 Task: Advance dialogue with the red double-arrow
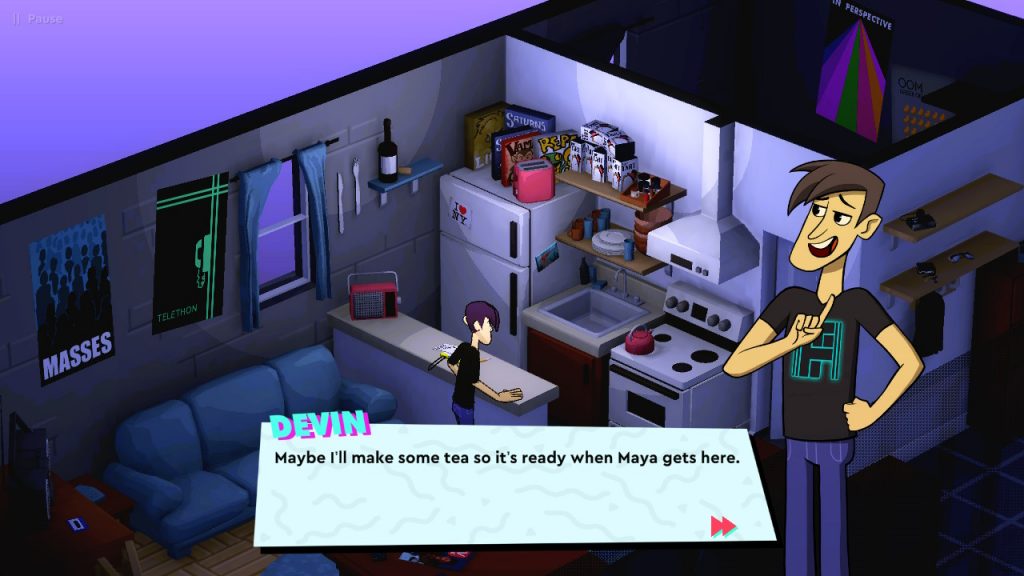click(x=723, y=526)
